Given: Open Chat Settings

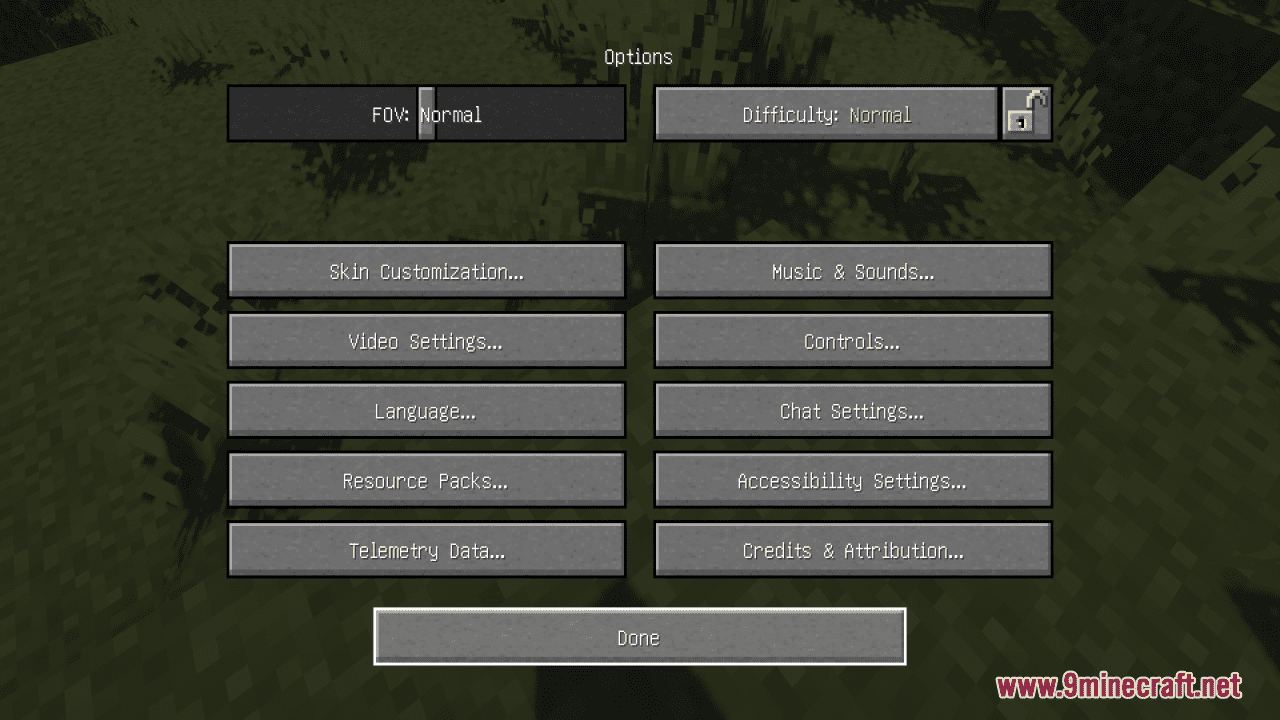Looking at the screenshot, I should point(852,410).
